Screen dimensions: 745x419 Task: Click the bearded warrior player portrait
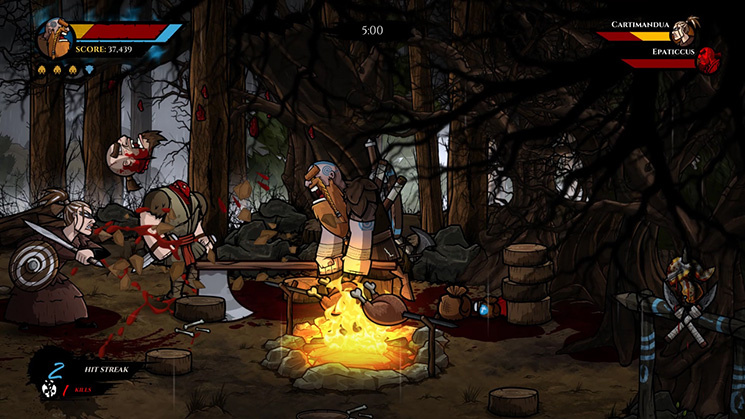point(55,39)
